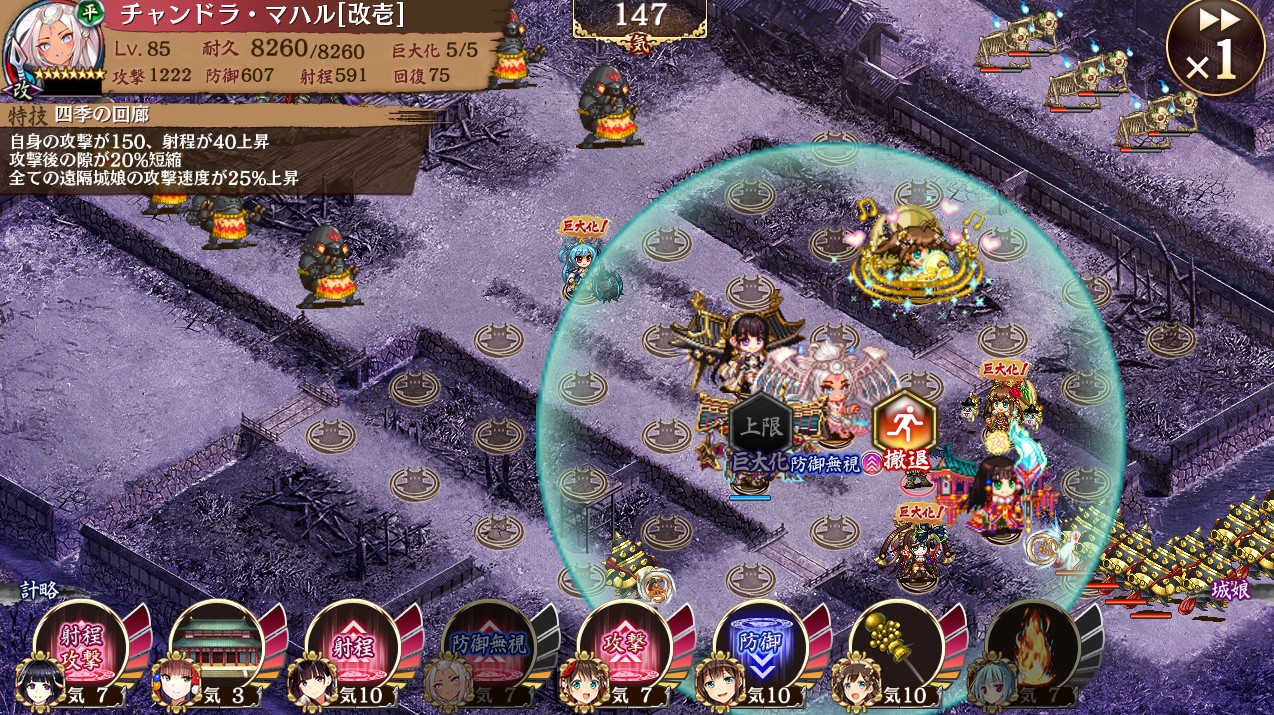The width and height of the screenshot is (1274, 715).
Task: Select the 計略 stratagem tab label
Action: 38,590
